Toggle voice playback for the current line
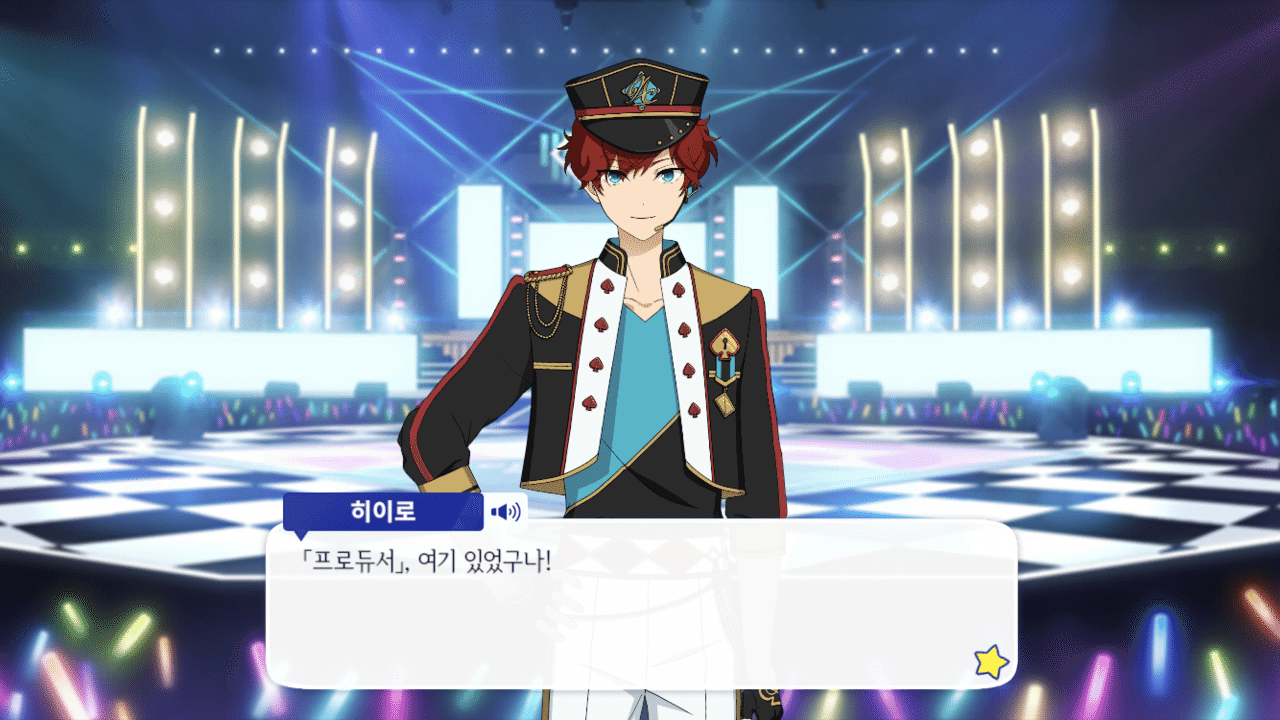The image size is (1280, 720). 505,511
